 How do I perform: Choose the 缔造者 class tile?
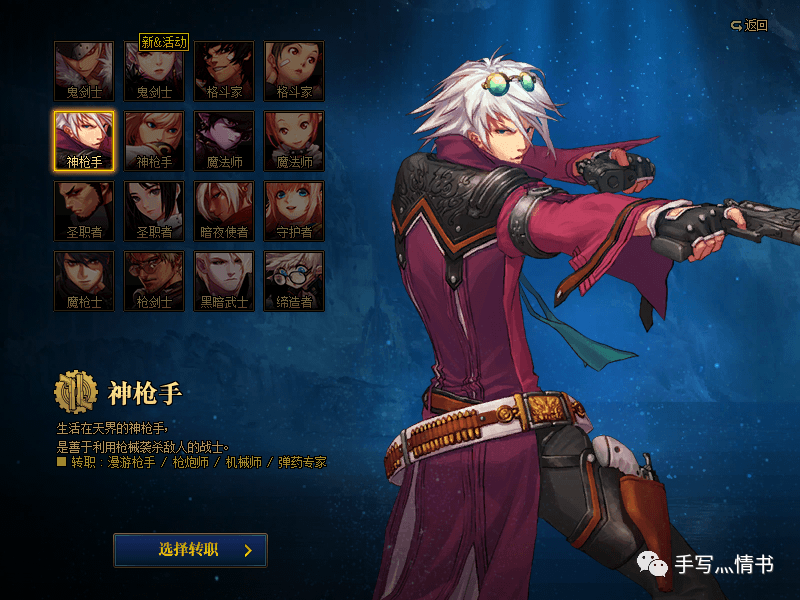(x=294, y=281)
